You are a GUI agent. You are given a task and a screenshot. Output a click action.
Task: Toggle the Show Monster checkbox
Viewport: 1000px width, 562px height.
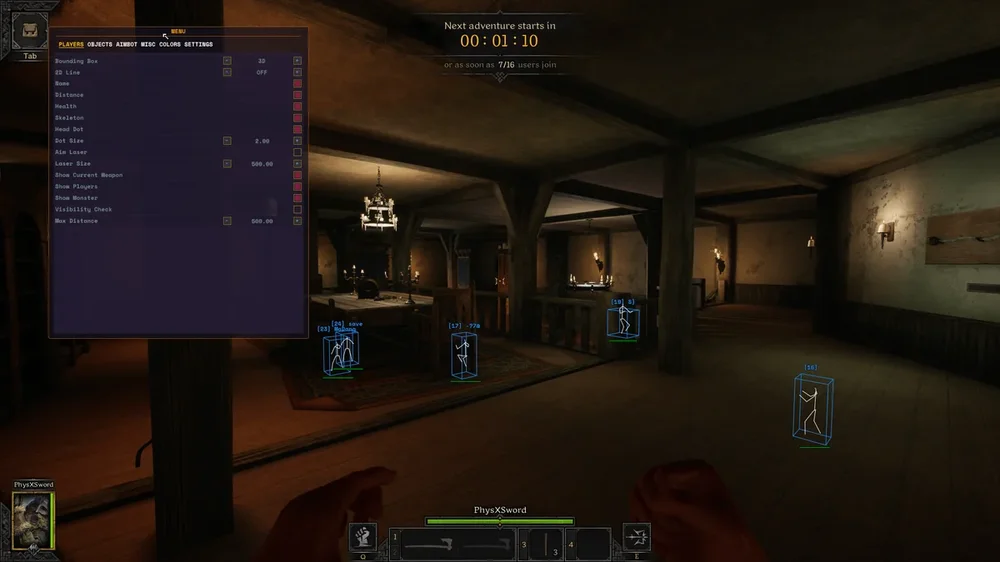coord(297,198)
